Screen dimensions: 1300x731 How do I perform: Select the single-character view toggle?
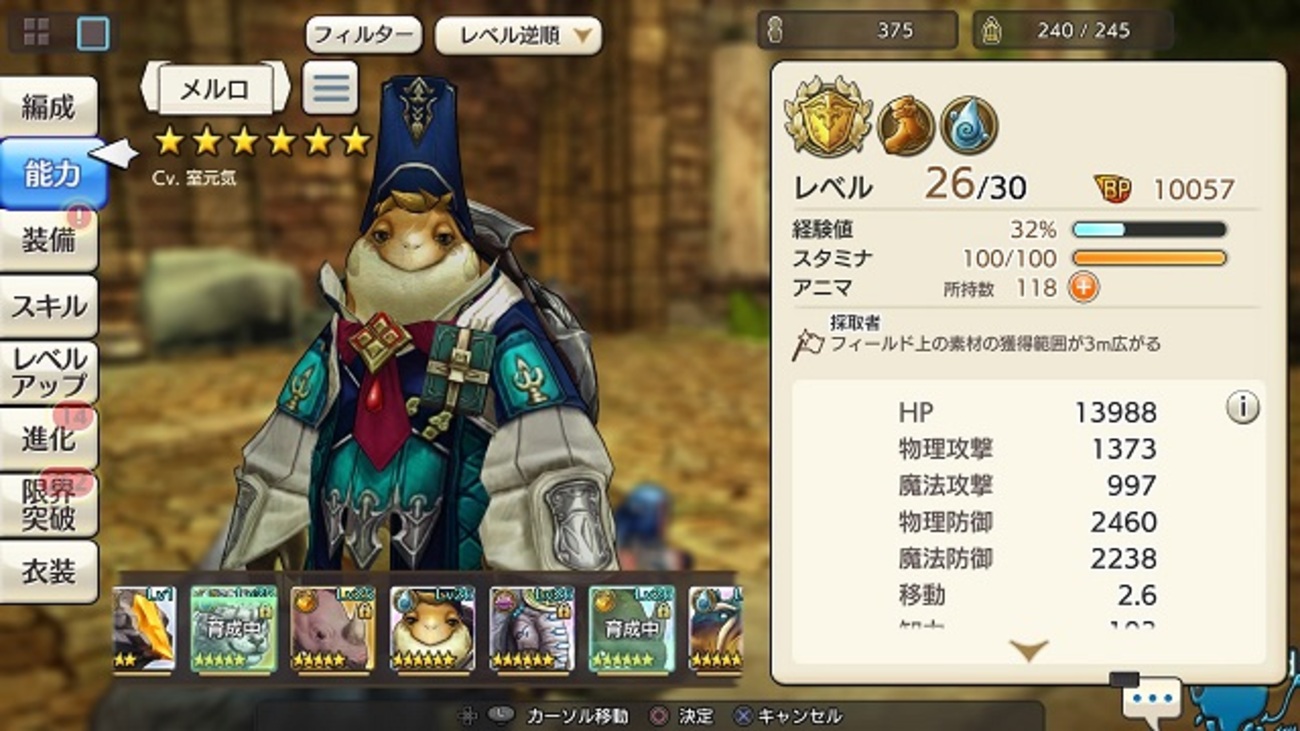93,33
